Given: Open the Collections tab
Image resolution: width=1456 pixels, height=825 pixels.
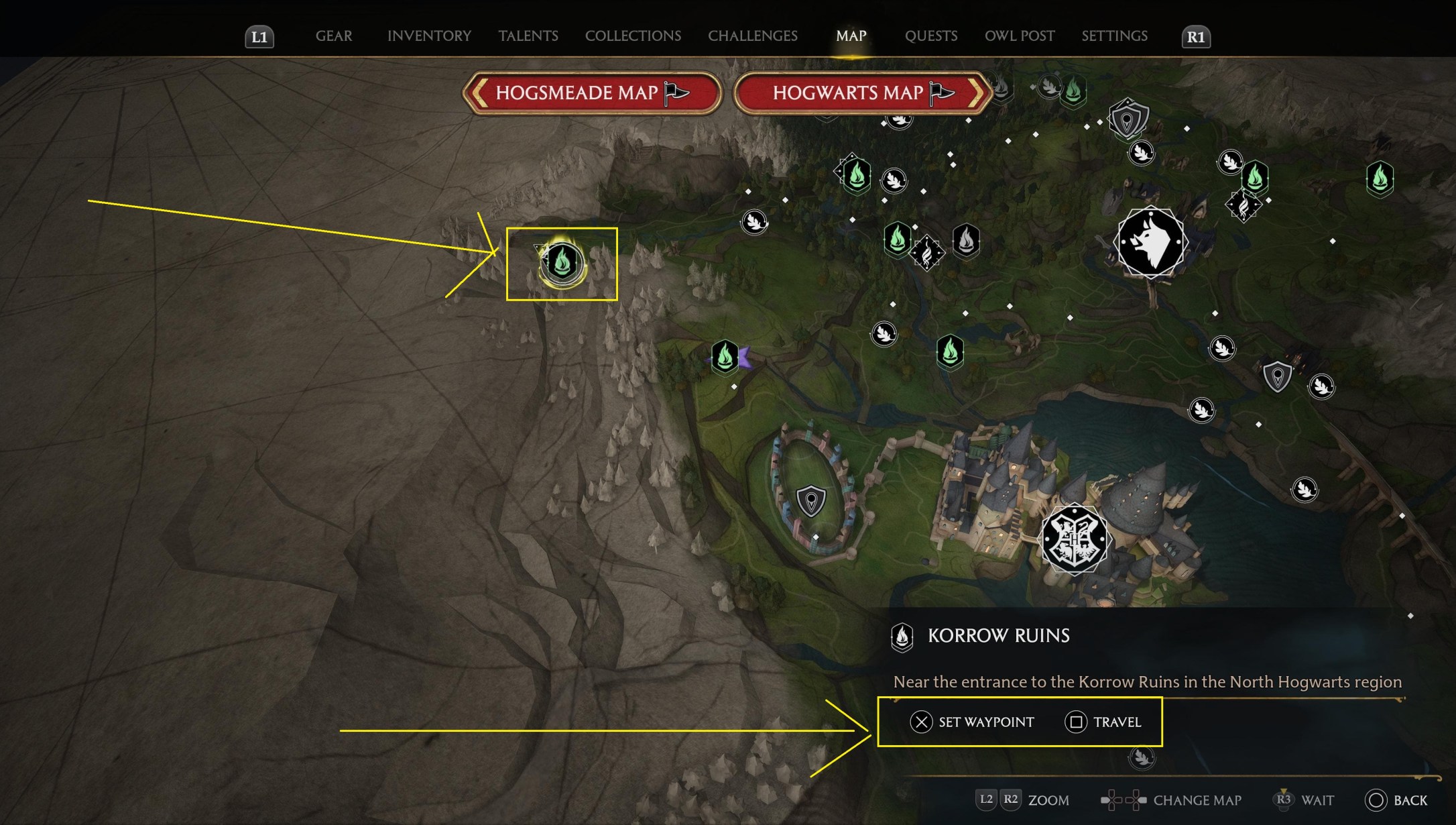Looking at the screenshot, I should (633, 36).
